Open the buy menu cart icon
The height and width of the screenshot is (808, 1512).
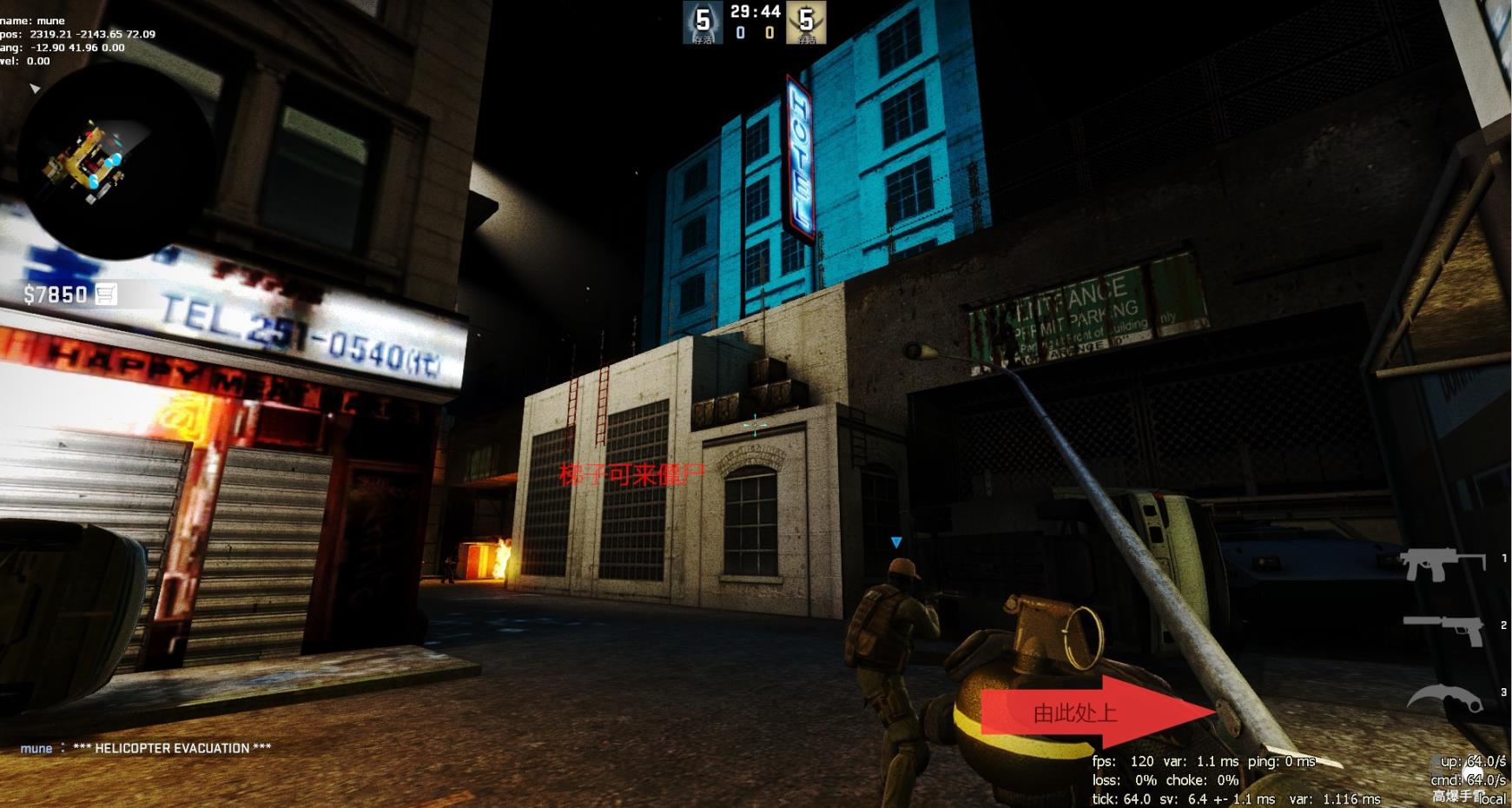pyautogui.click(x=106, y=295)
